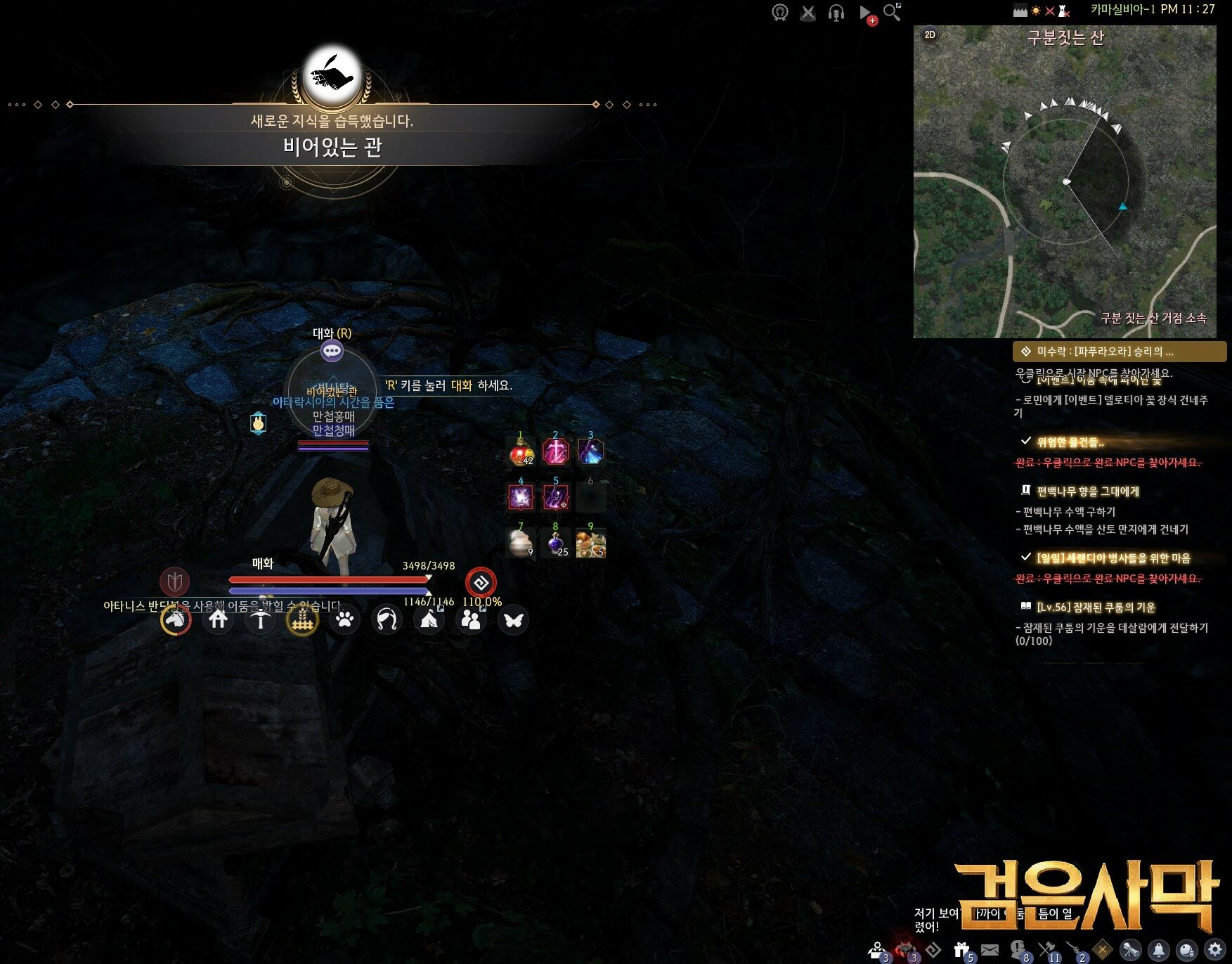The height and width of the screenshot is (964, 1232).
Task: Open the settings gear icon
Action: pos(1215,949)
